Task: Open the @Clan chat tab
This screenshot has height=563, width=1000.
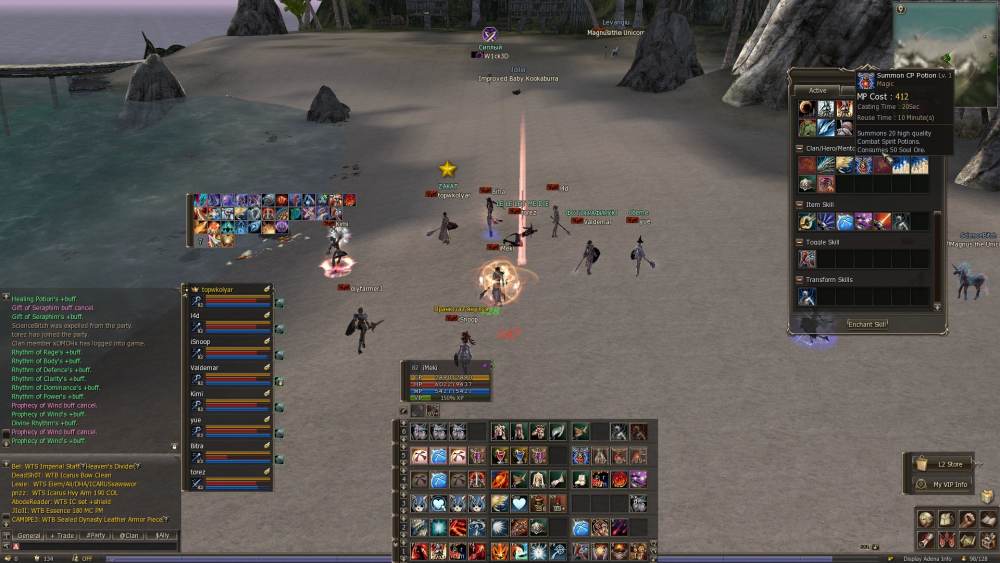Action: pyautogui.click(x=130, y=536)
